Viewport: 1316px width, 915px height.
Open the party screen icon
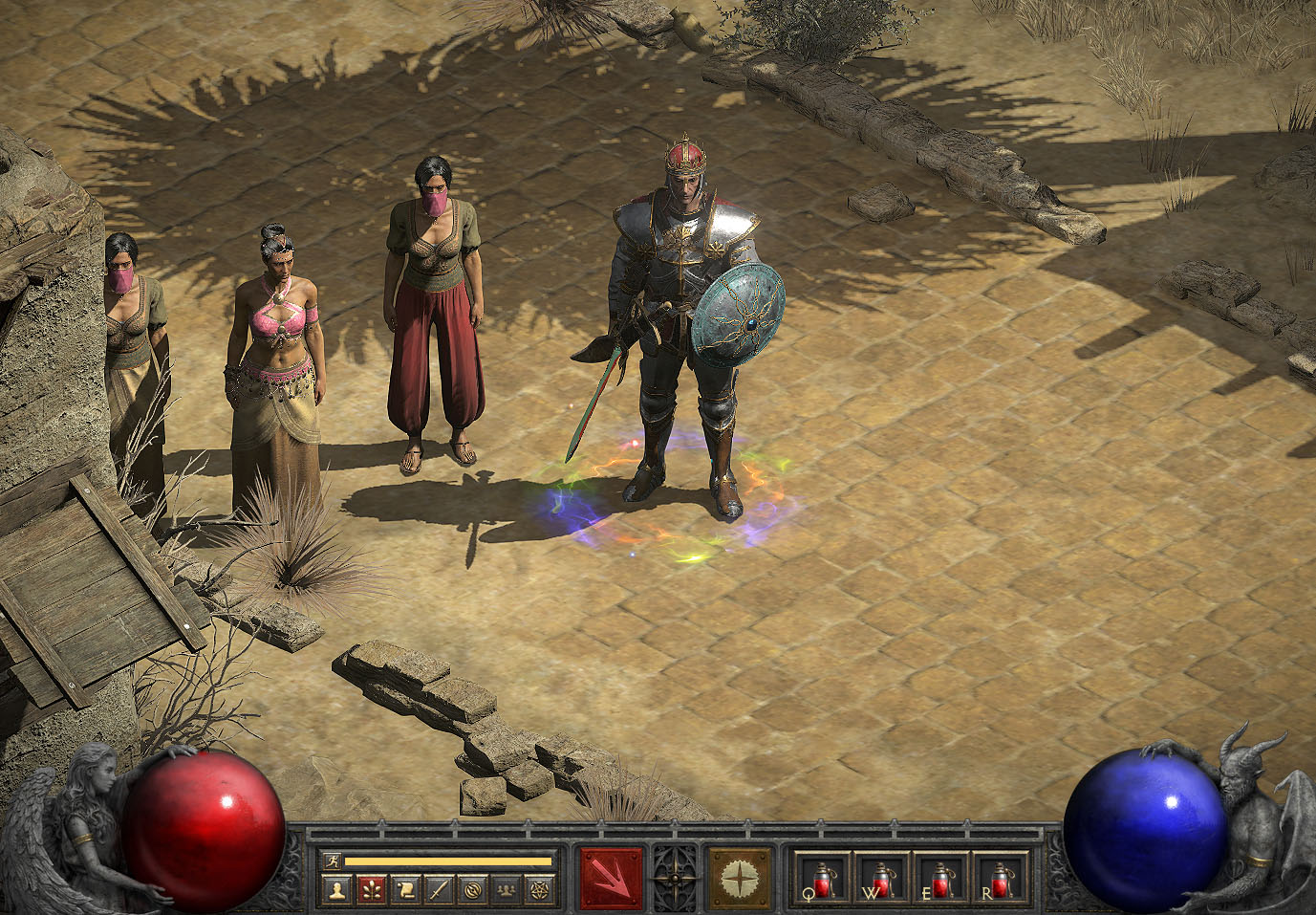pyautogui.click(x=506, y=890)
